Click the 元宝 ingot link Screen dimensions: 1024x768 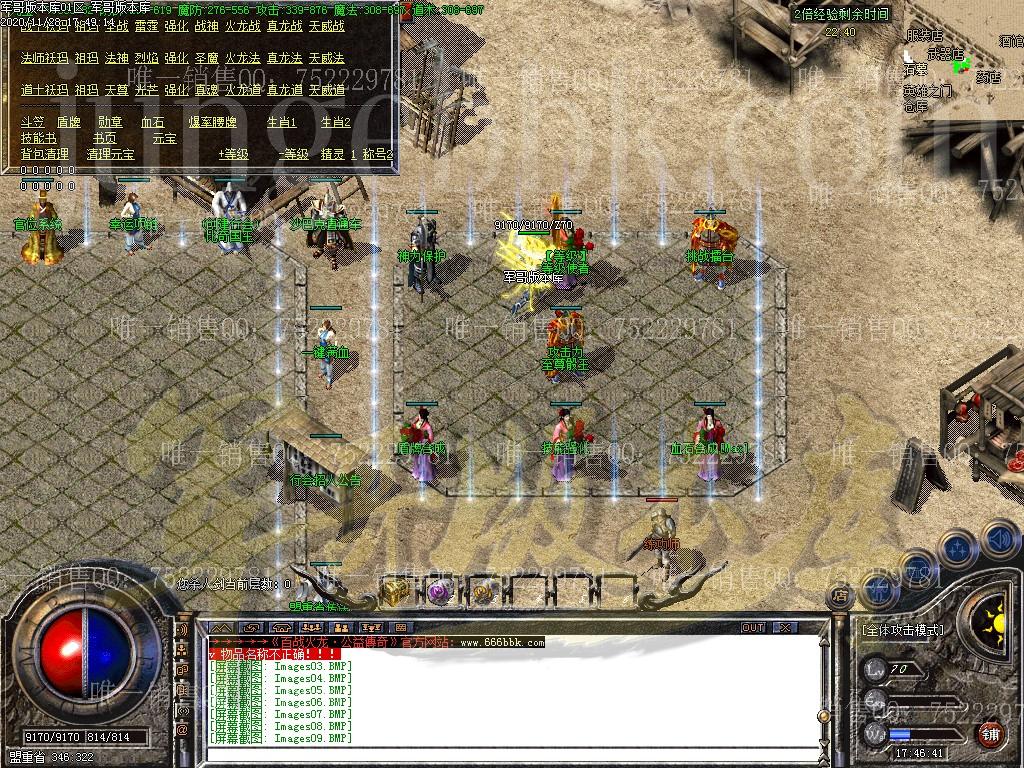click(164, 138)
